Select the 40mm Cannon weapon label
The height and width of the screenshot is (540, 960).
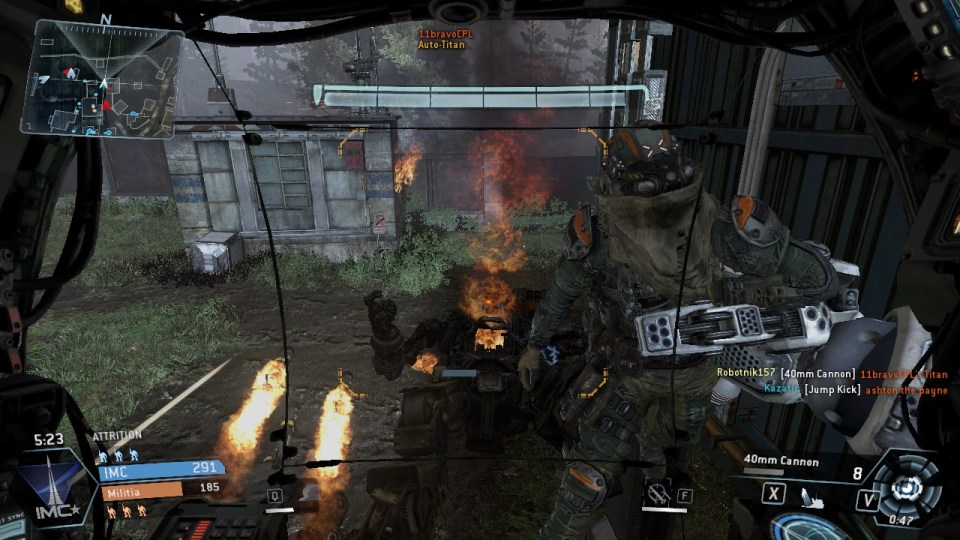(781, 461)
